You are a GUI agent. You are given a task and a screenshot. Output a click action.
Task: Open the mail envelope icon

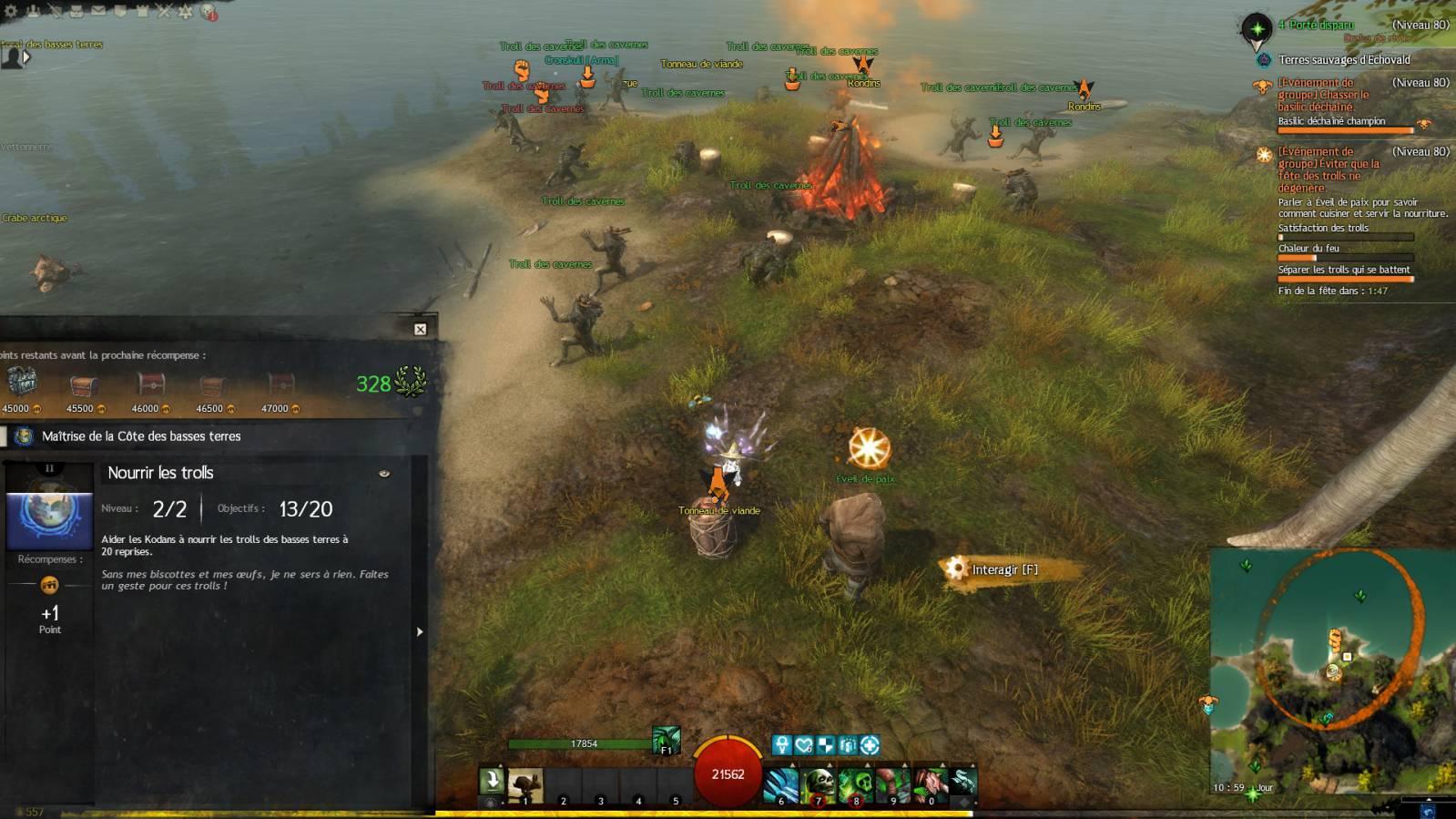click(98, 11)
